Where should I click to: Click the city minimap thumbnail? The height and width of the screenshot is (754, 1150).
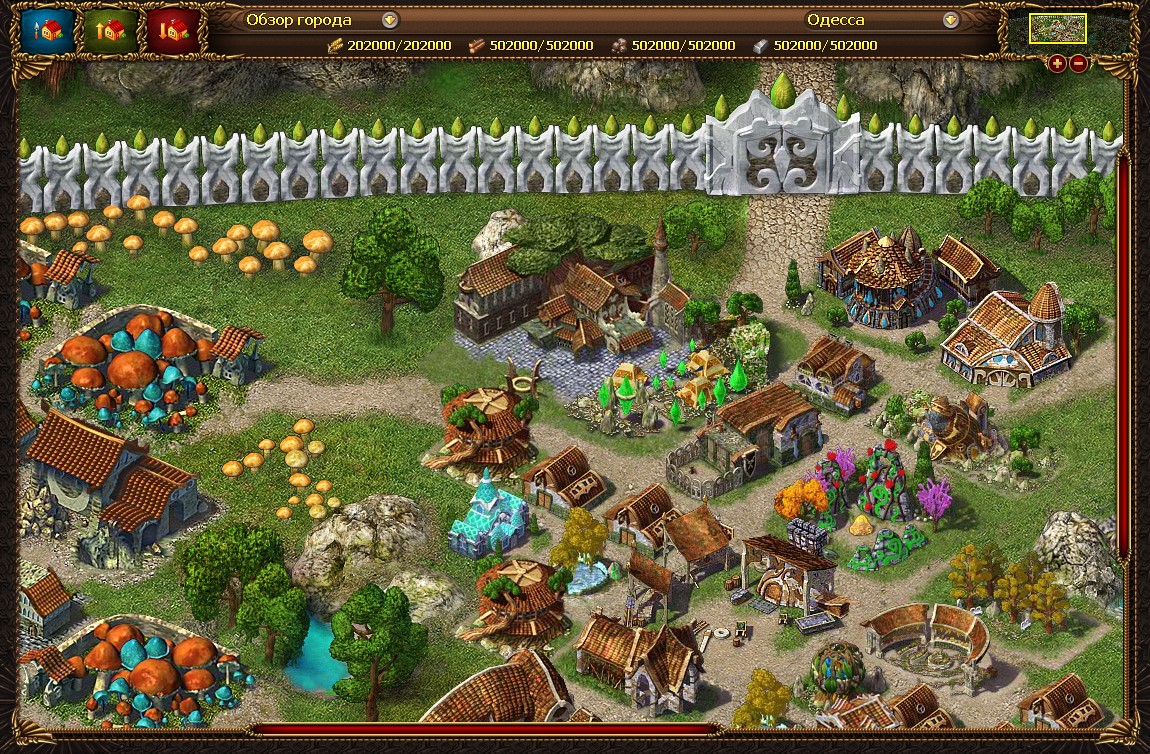(1058, 29)
